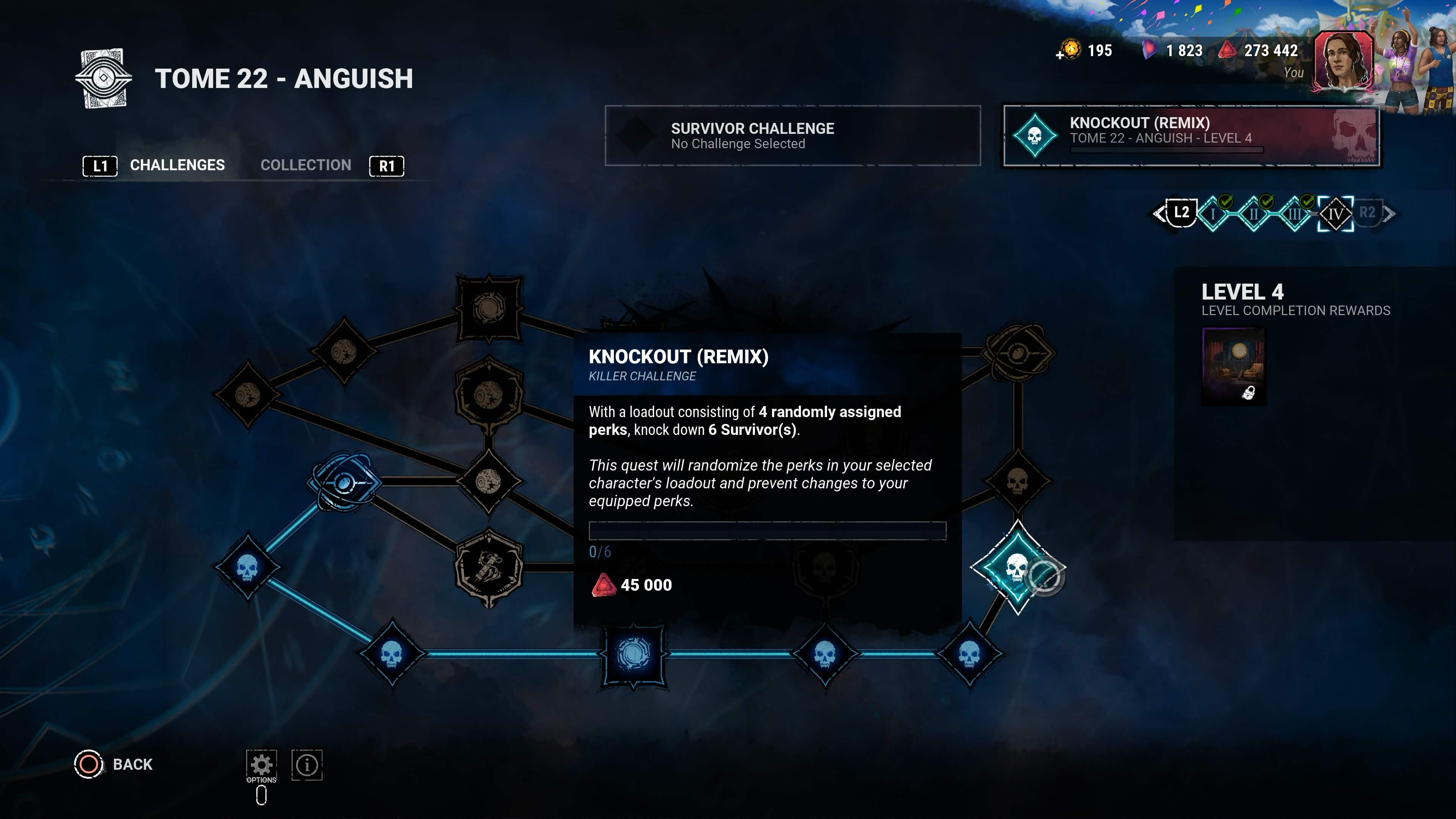
Task: Open the Tome 22 emblem icon
Action: pyautogui.click(x=104, y=78)
